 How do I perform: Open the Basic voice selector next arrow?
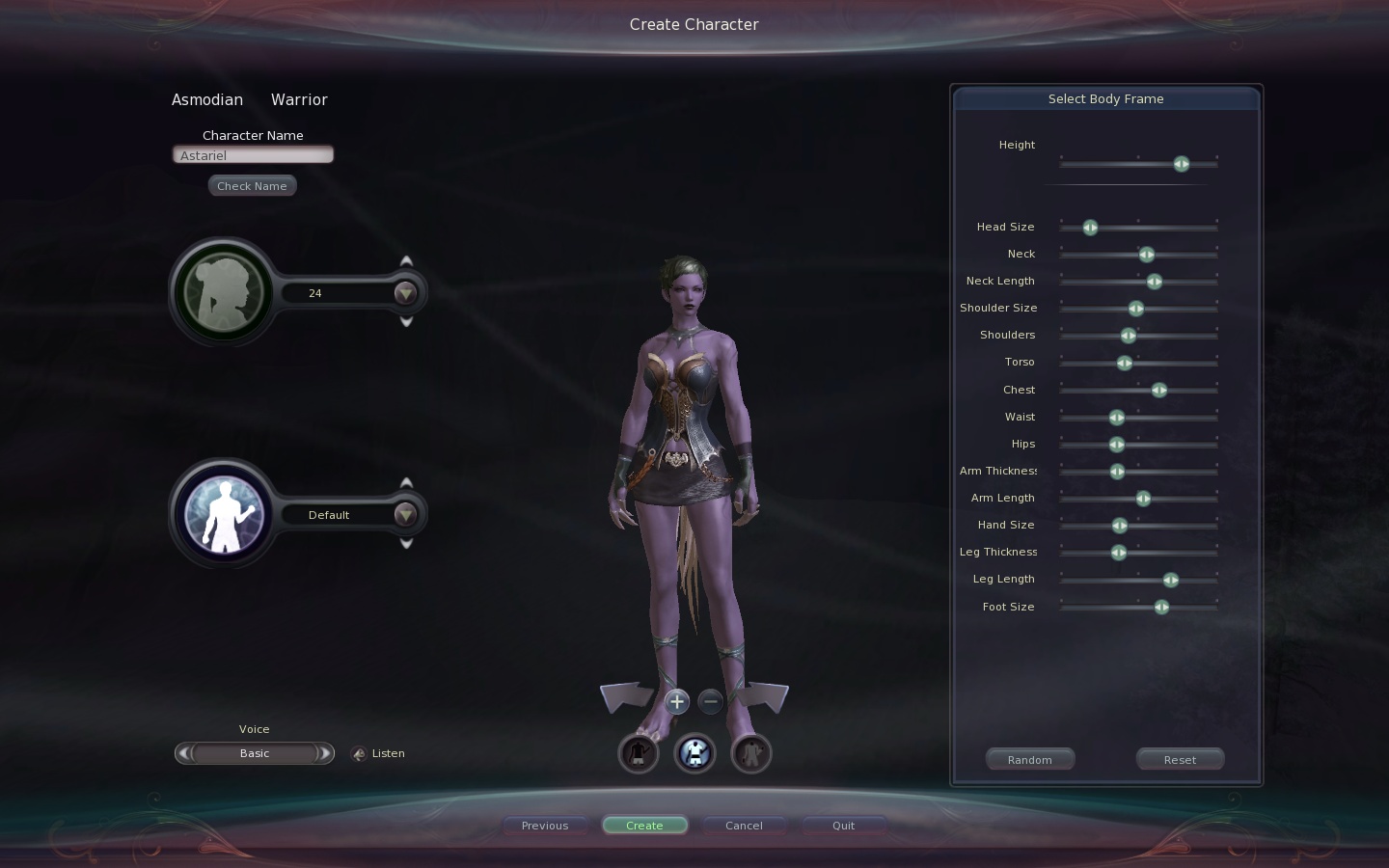[325, 753]
